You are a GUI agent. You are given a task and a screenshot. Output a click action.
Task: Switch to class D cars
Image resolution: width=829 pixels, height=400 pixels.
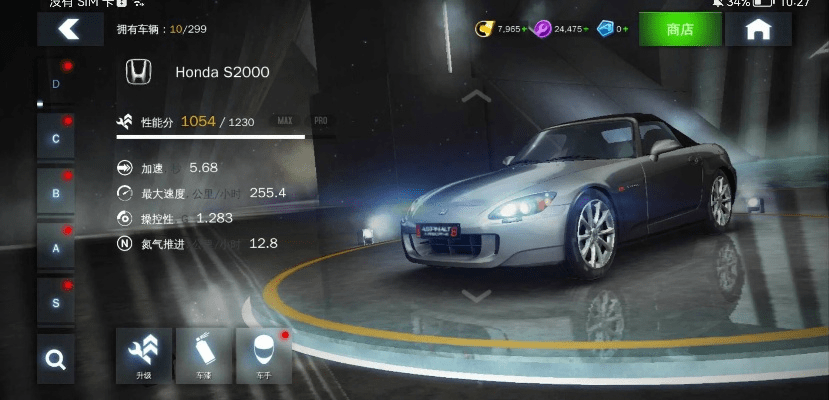tap(56, 84)
